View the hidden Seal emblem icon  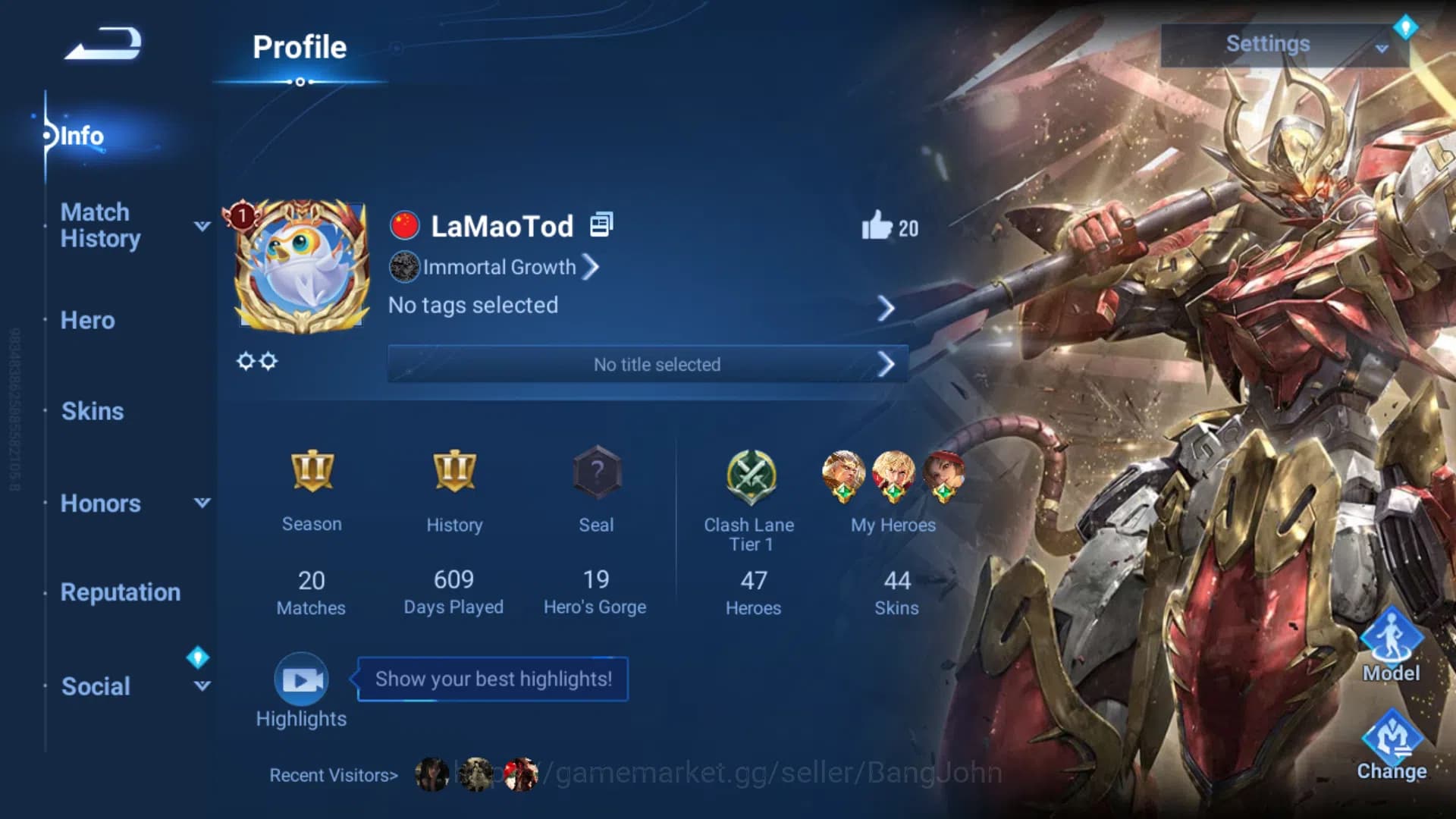click(x=596, y=472)
